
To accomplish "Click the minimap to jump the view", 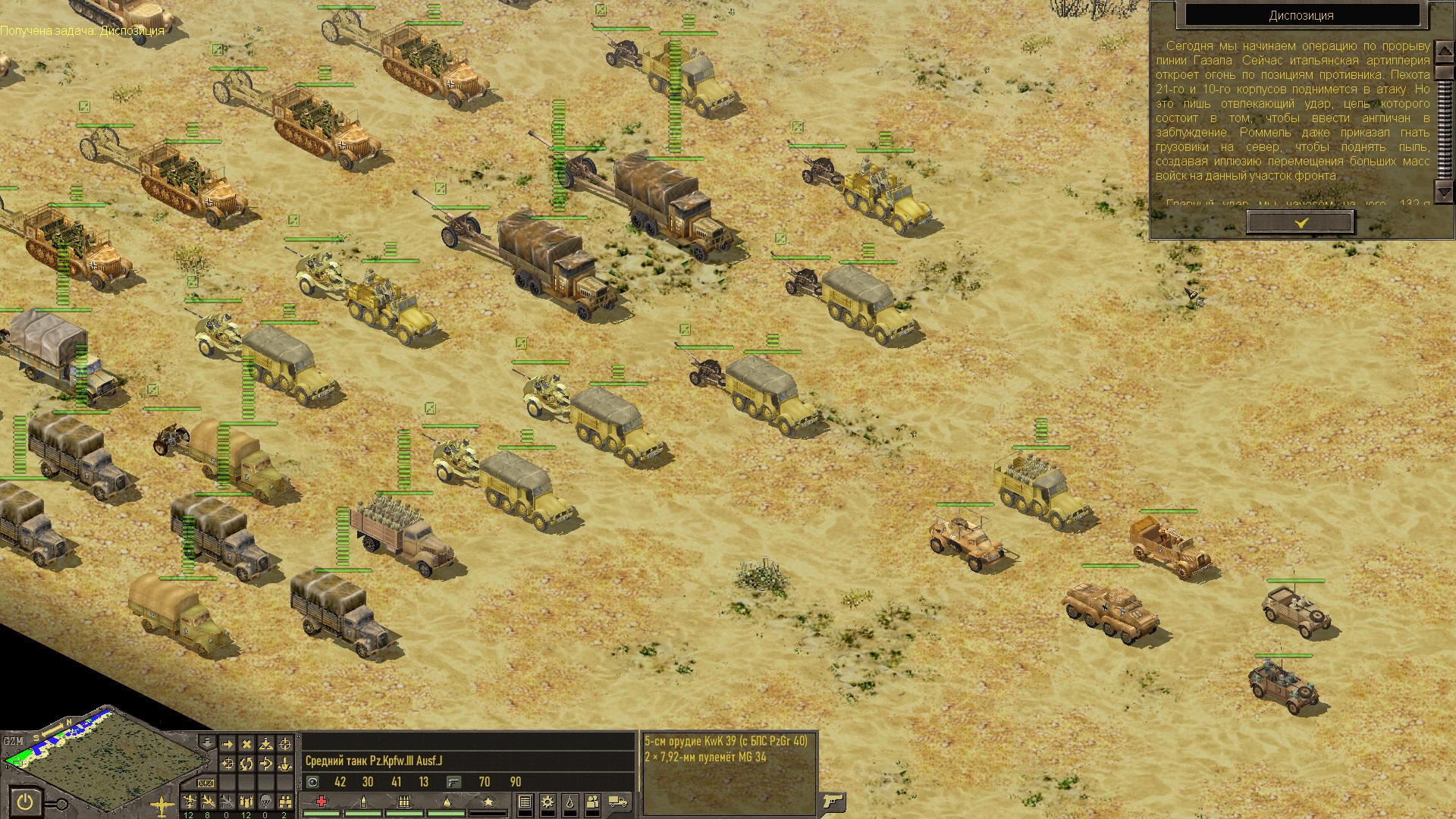I will coord(114,766).
